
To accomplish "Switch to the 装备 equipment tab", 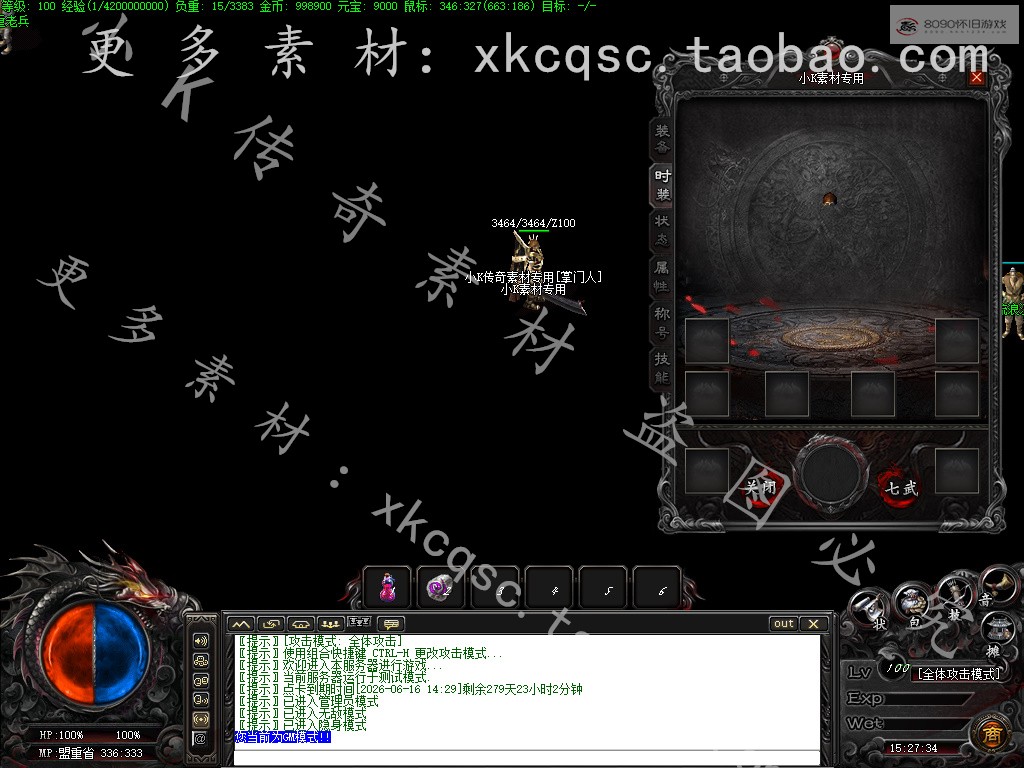I will click(x=662, y=139).
